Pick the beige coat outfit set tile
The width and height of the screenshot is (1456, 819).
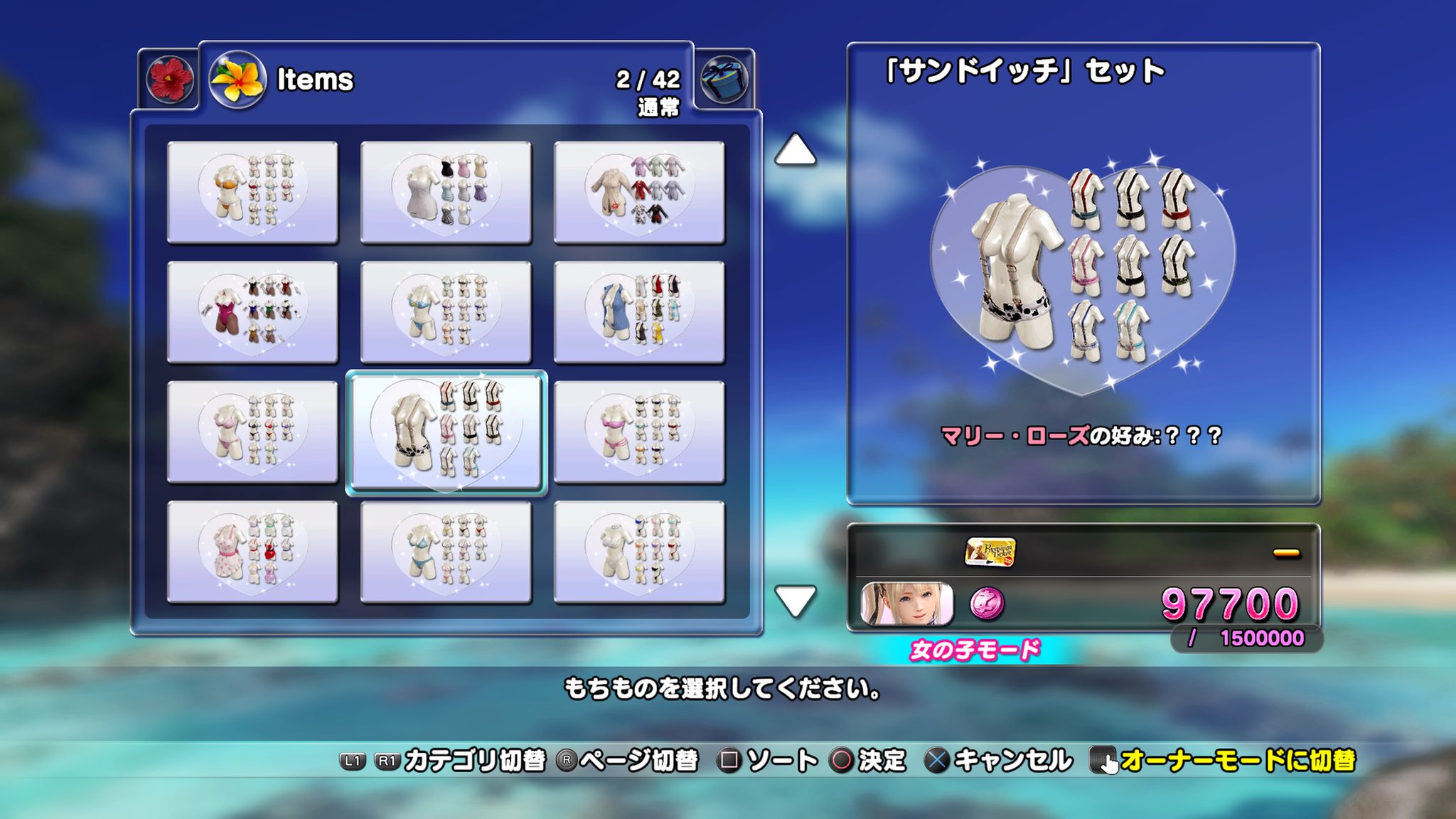(639, 192)
